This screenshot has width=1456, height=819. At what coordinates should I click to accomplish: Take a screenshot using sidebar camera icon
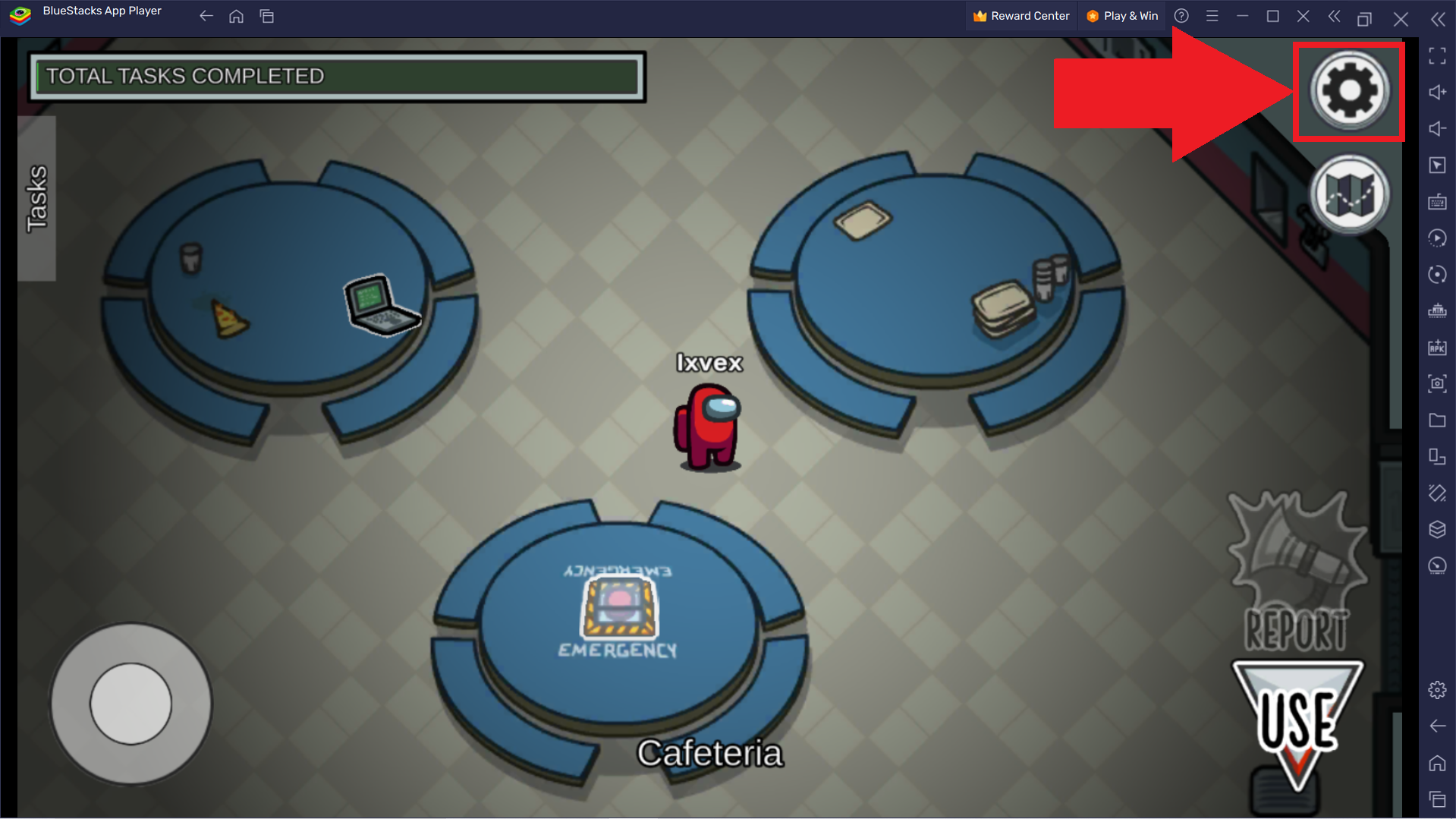[x=1436, y=384]
